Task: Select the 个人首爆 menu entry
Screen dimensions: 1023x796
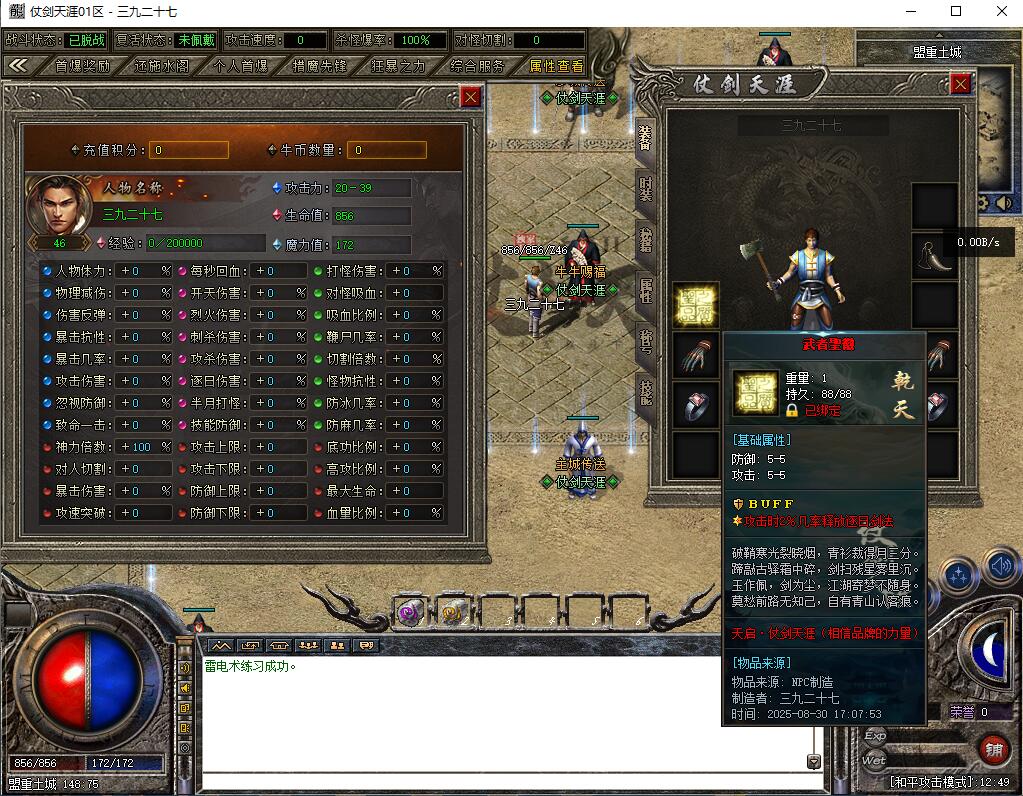Action: click(x=241, y=66)
